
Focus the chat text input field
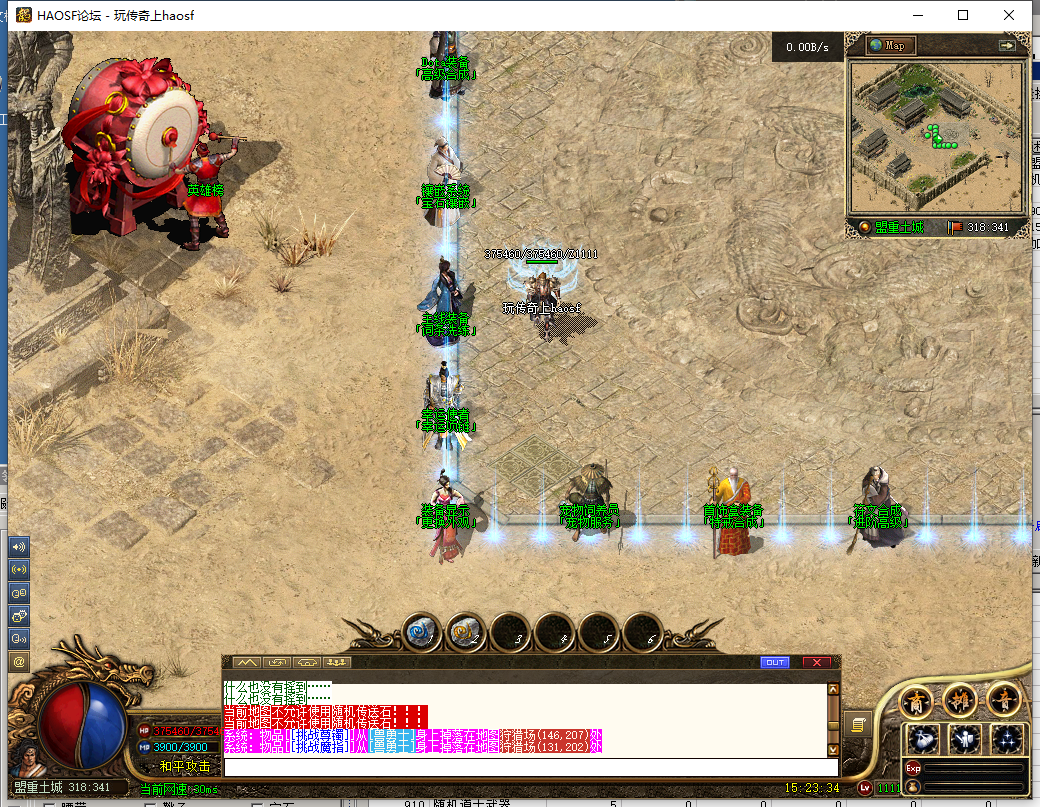click(x=525, y=767)
